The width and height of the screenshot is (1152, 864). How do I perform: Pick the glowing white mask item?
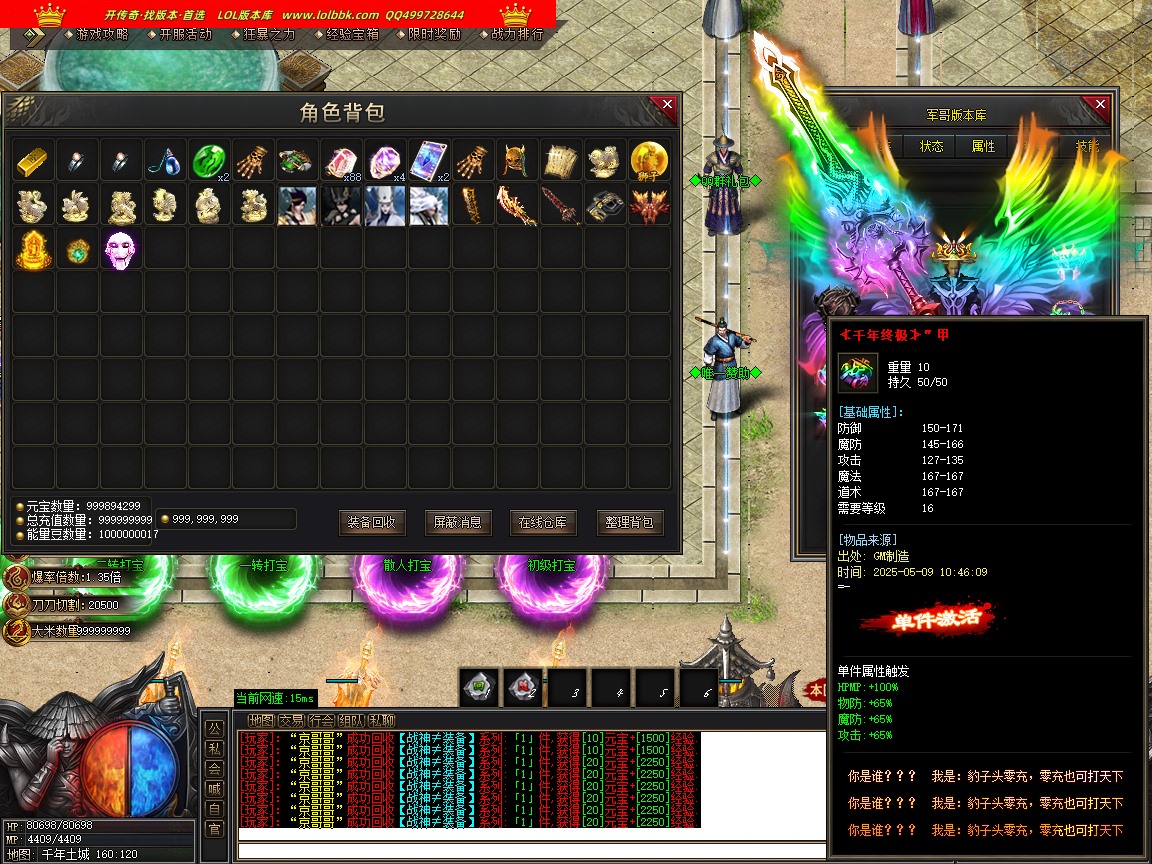tap(121, 249)
